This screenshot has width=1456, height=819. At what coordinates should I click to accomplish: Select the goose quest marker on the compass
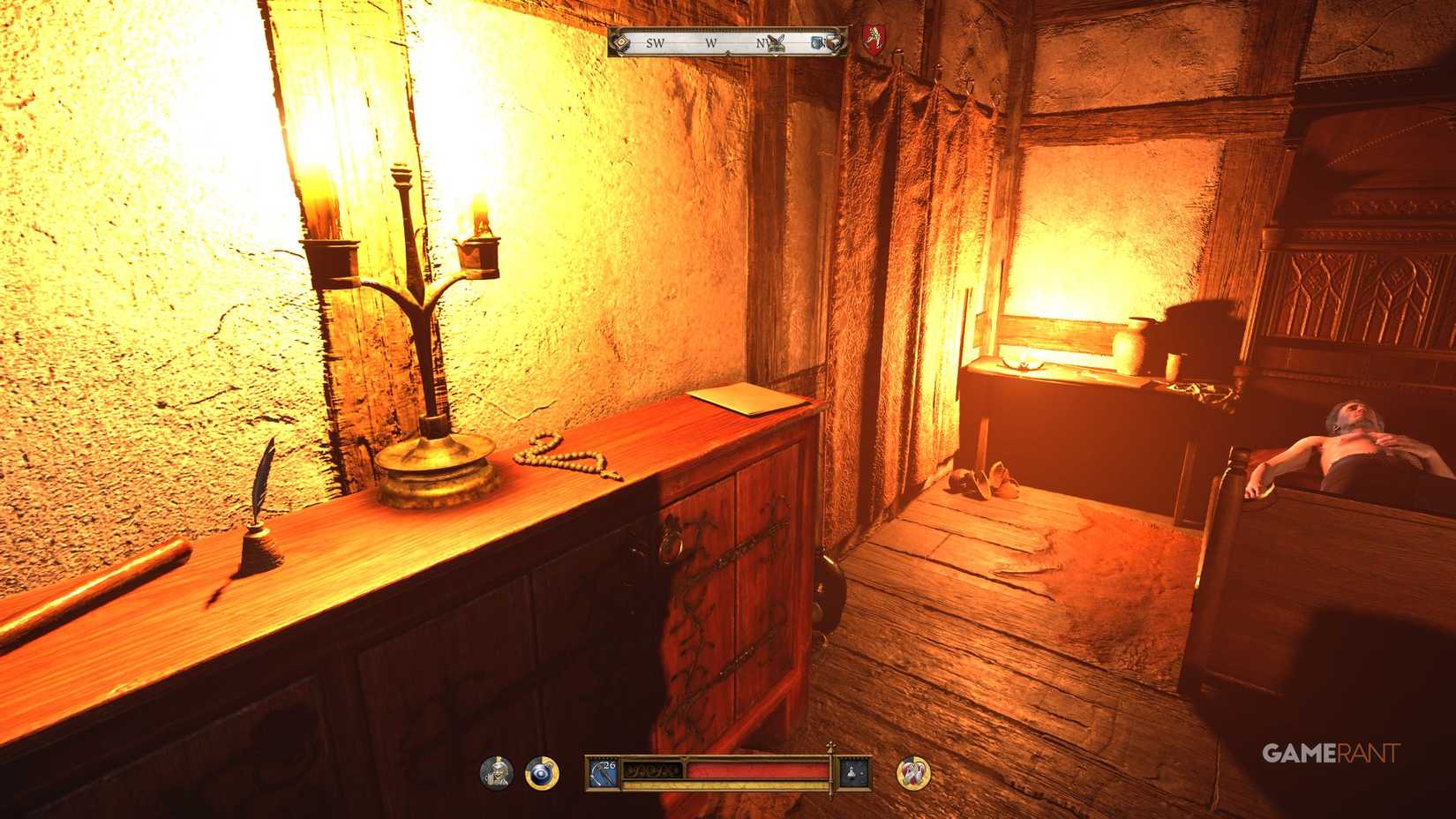776,42
